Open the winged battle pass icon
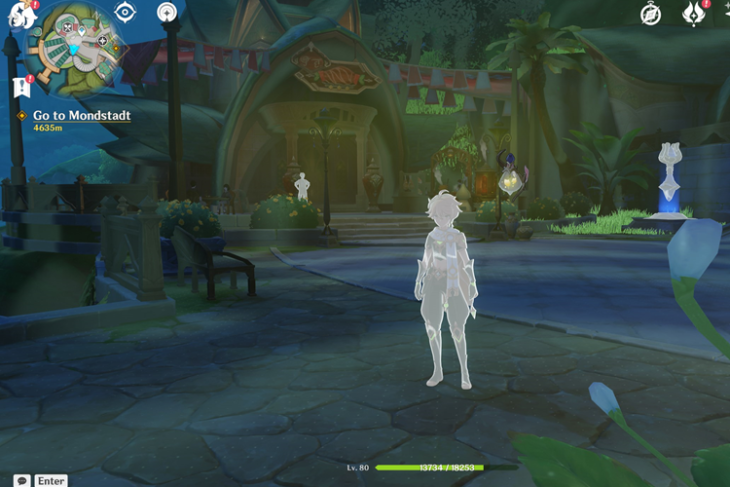This screenshot has width=730, height=487. coord(693,14)
